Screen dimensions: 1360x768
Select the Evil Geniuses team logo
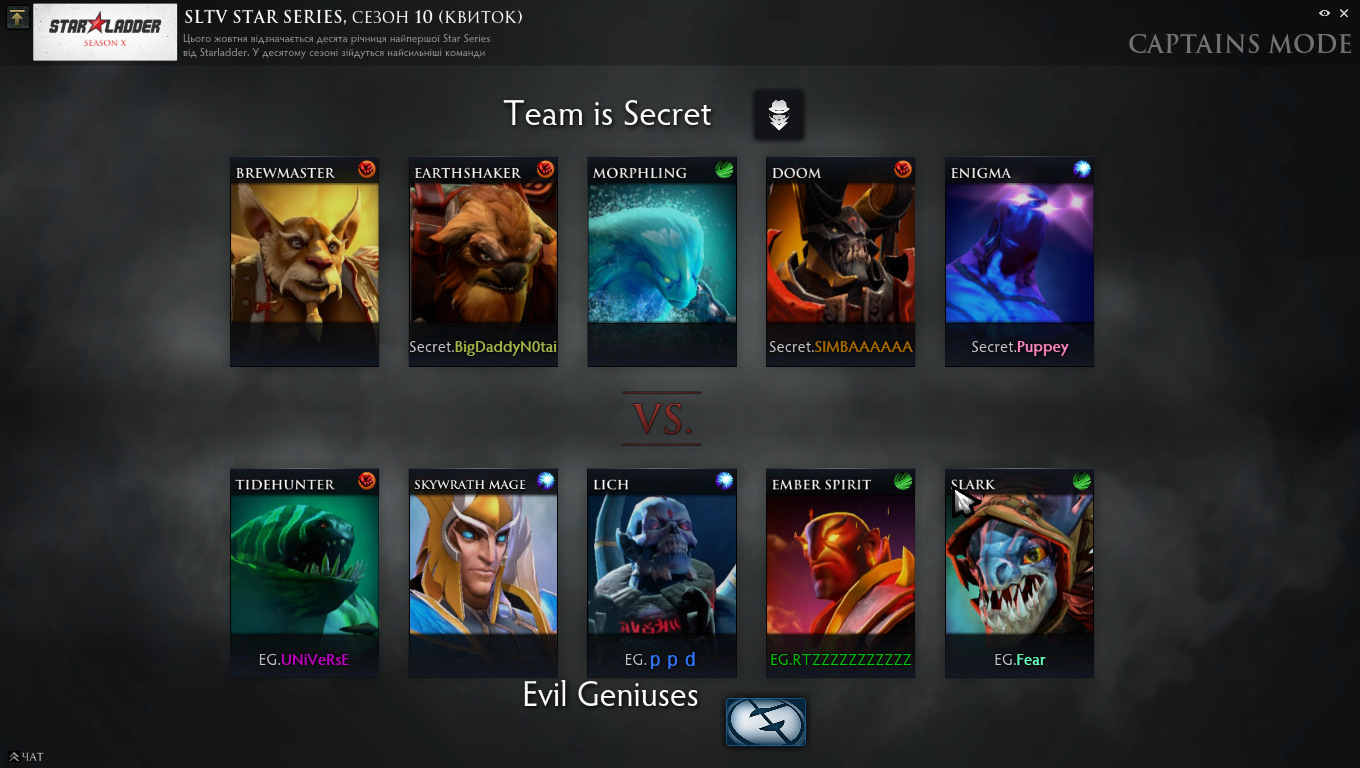coord(765,722)
